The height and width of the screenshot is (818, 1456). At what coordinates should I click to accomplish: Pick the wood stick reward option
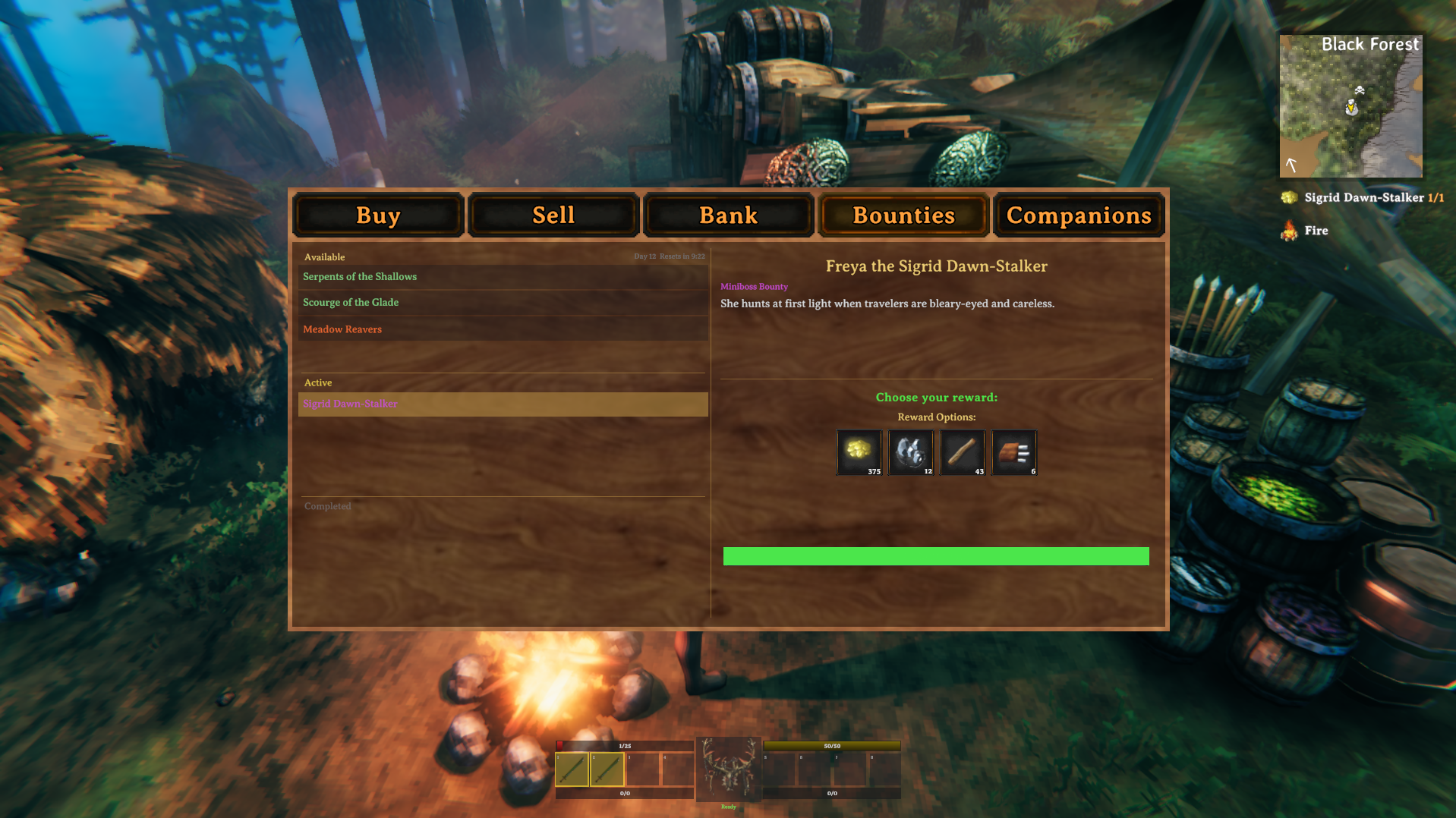click(962, 452)
